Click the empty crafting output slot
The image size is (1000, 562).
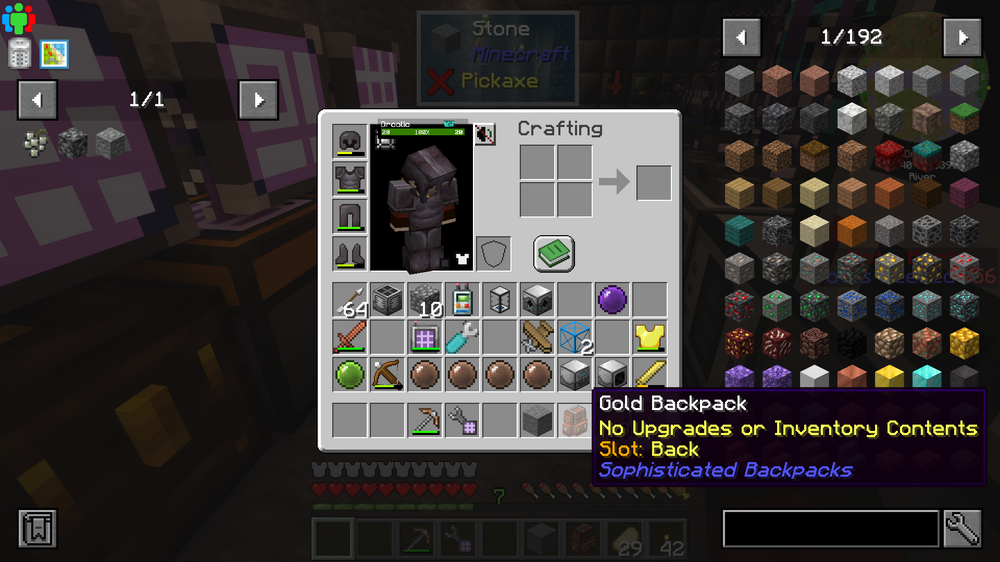coord(654,182)
